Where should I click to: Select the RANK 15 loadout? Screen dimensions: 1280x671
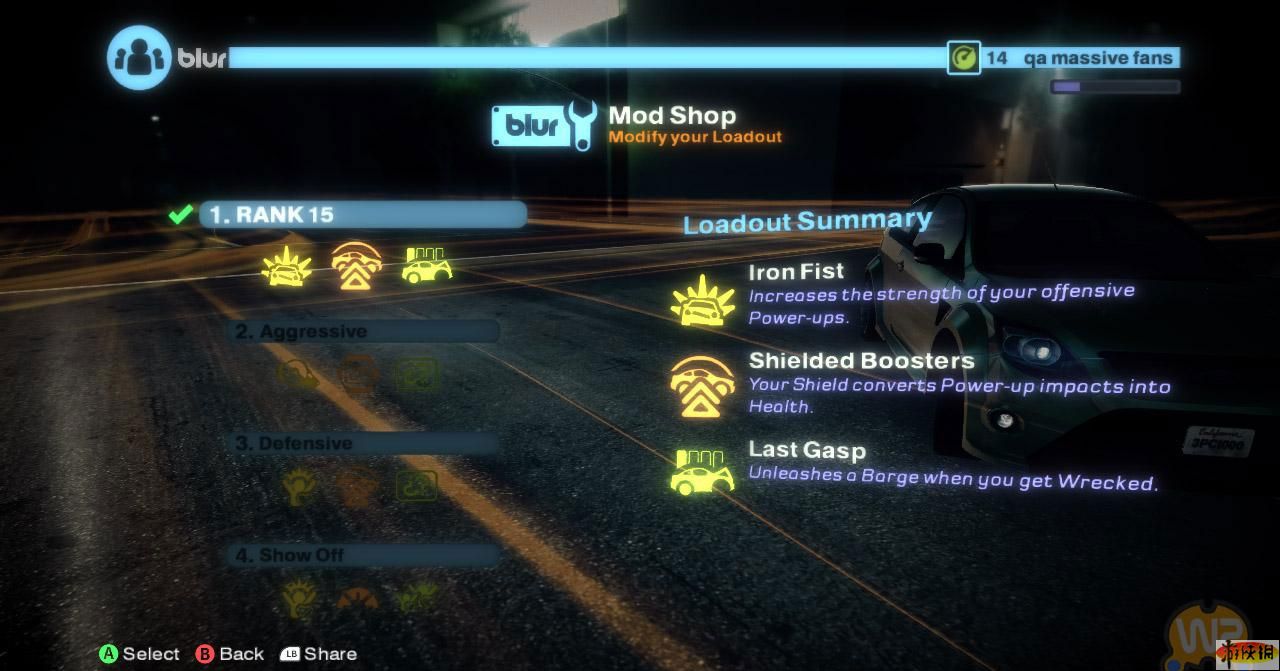point(362,215)
